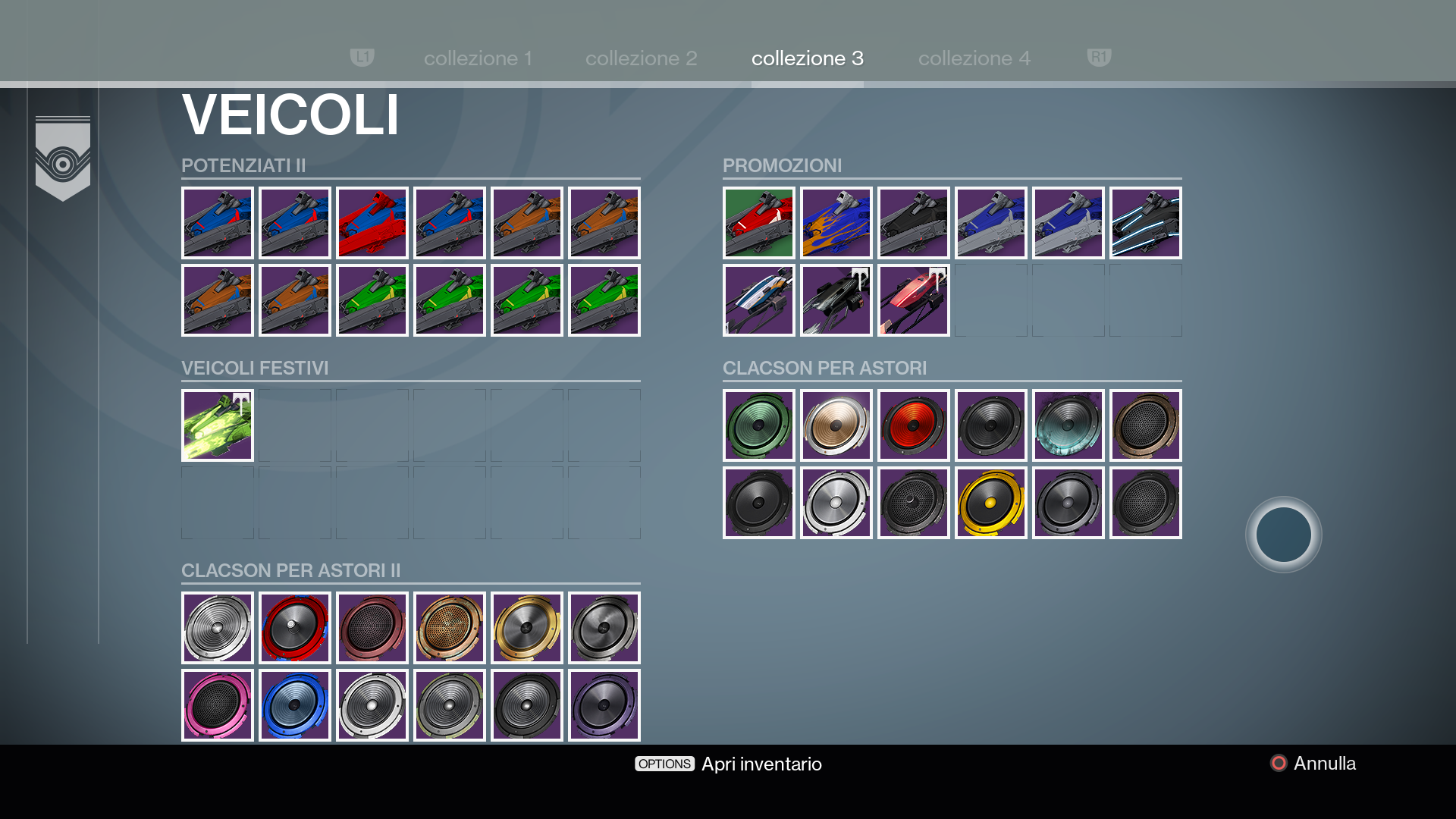
Task: Pick the green horn in Clacson per Astori
Action: 759,425
